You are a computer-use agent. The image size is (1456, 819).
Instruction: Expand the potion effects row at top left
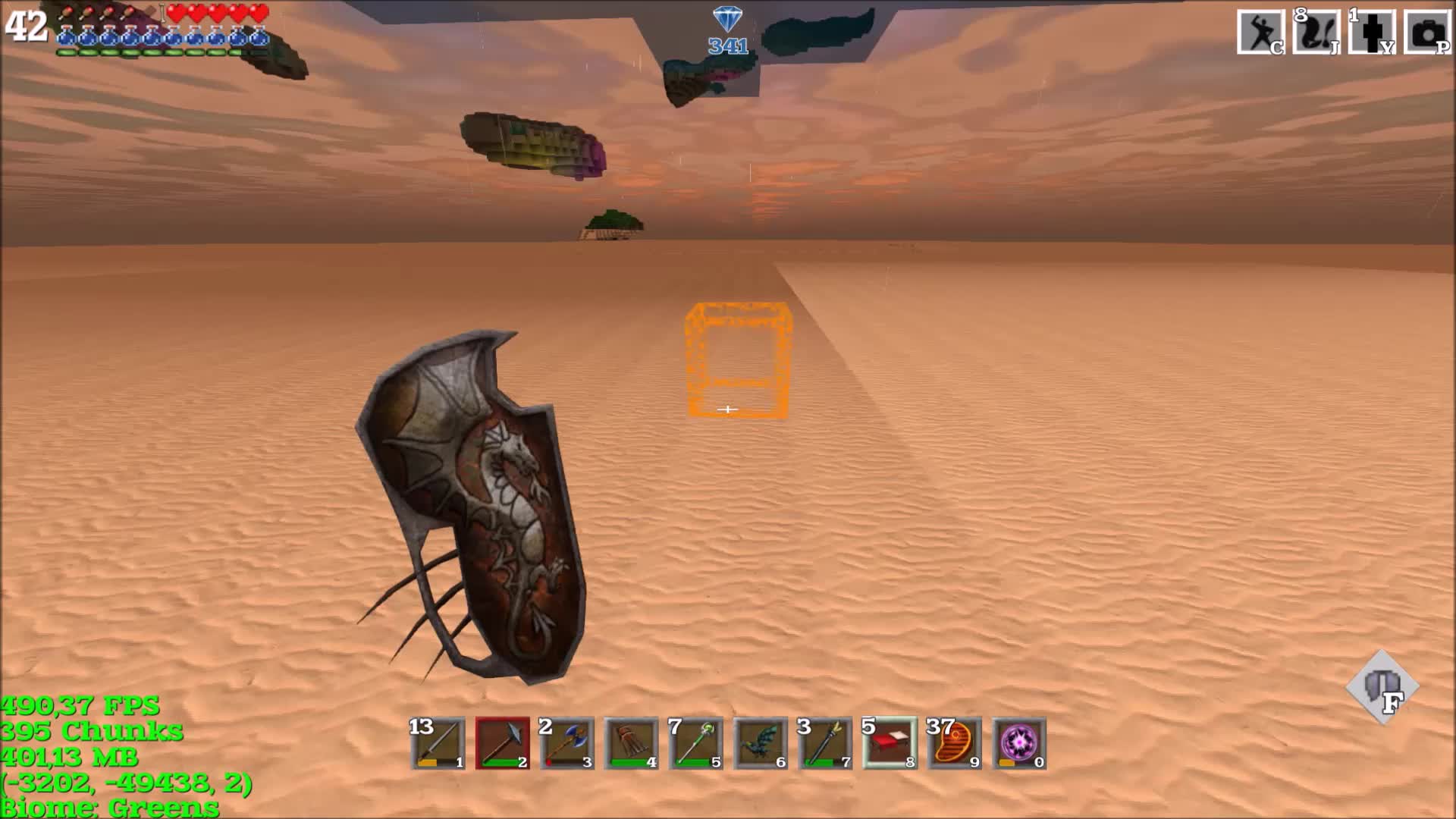point(159,34)
